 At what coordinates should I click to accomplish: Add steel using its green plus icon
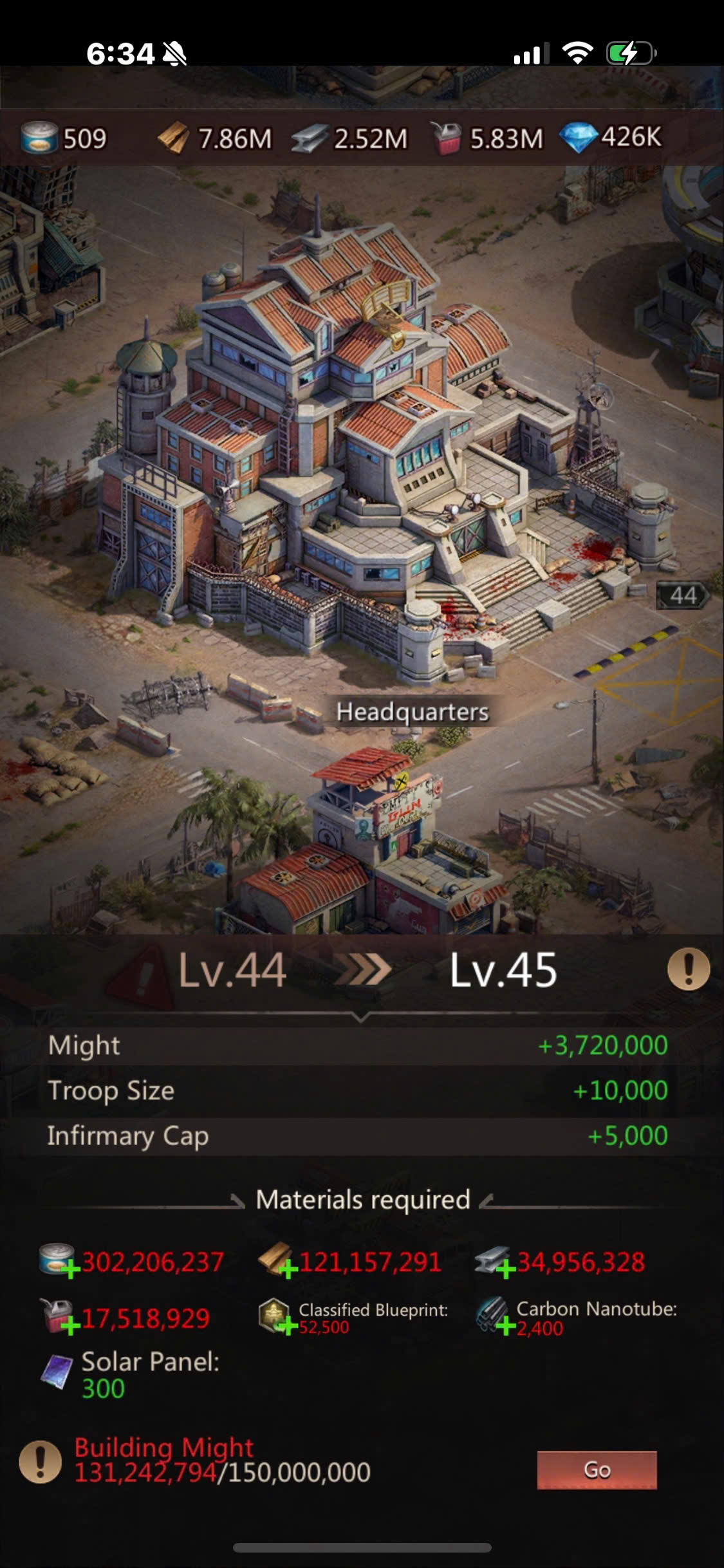coord(505,1268)
